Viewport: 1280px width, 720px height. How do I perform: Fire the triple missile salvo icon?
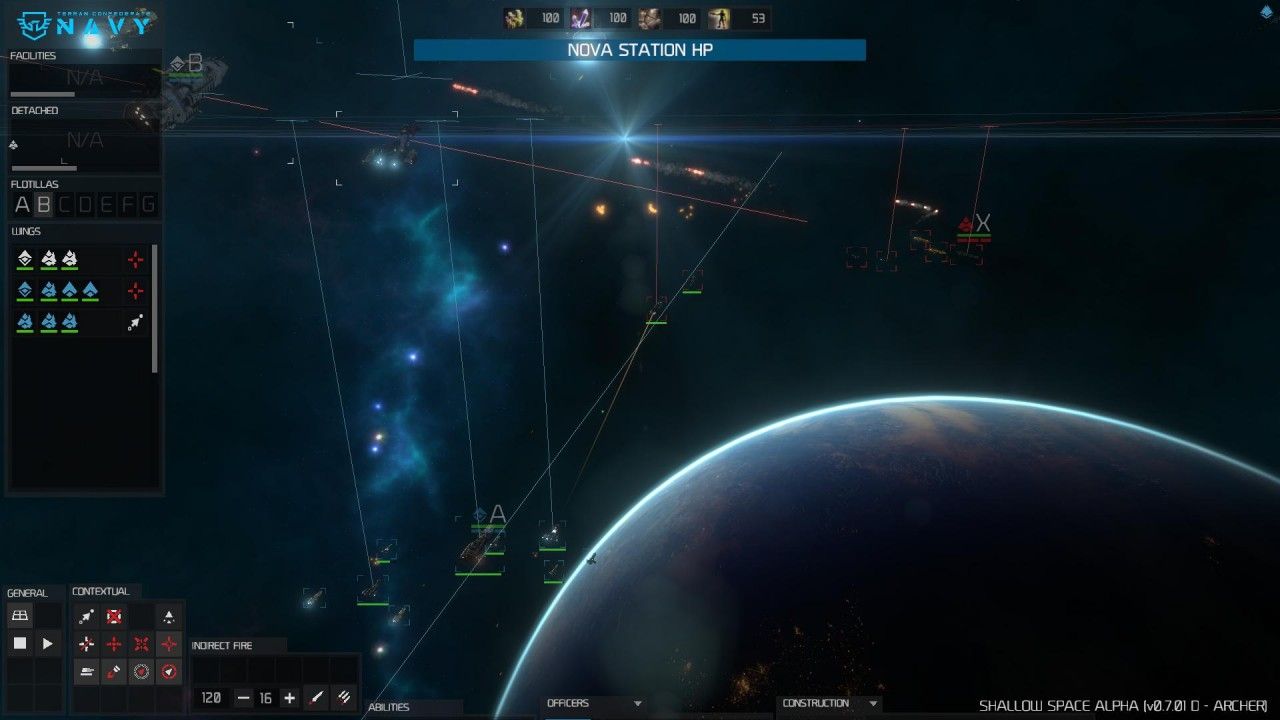pos(343,698)
